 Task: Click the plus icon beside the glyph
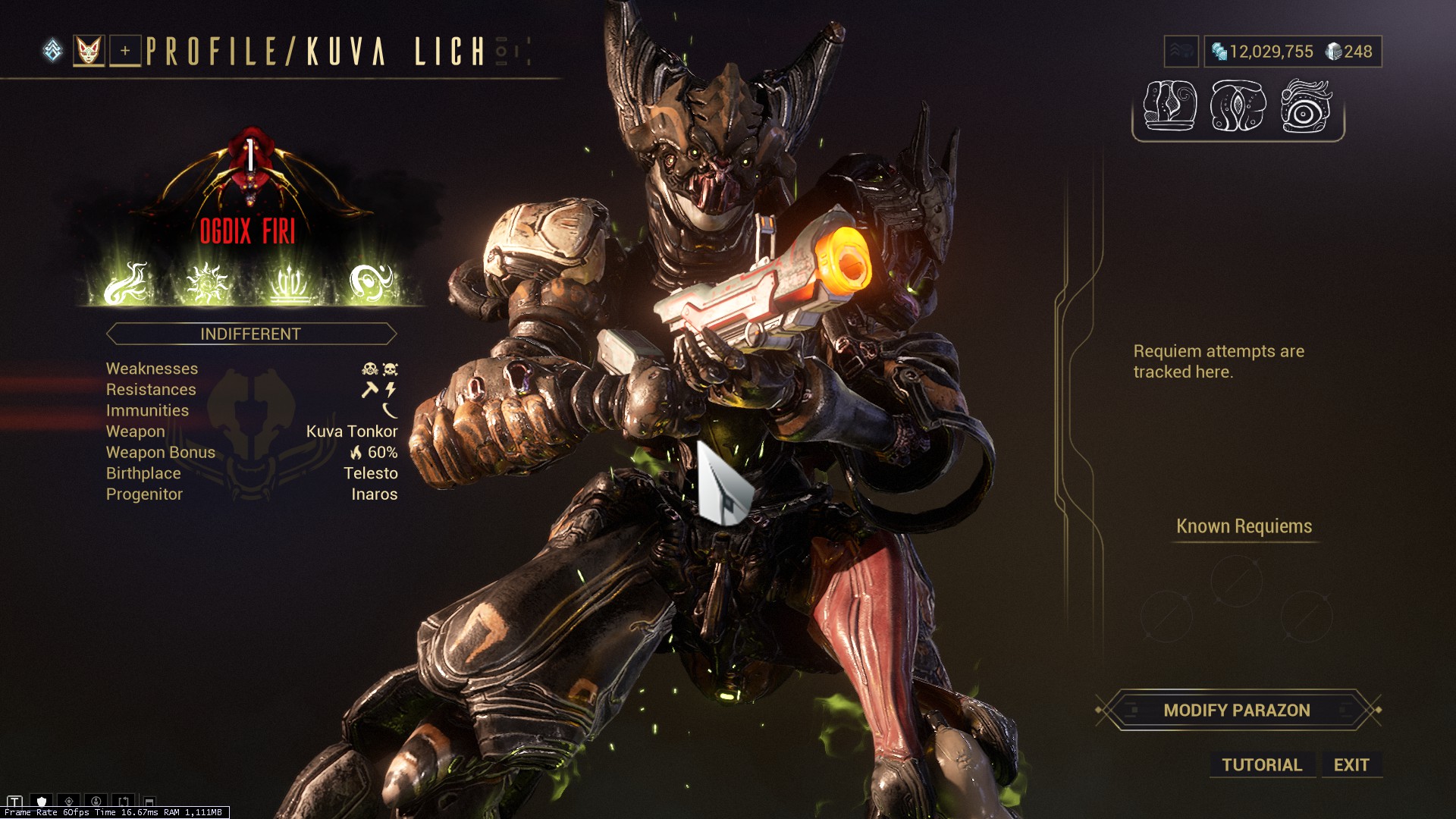pyautogui.click(x=124, y=51)
